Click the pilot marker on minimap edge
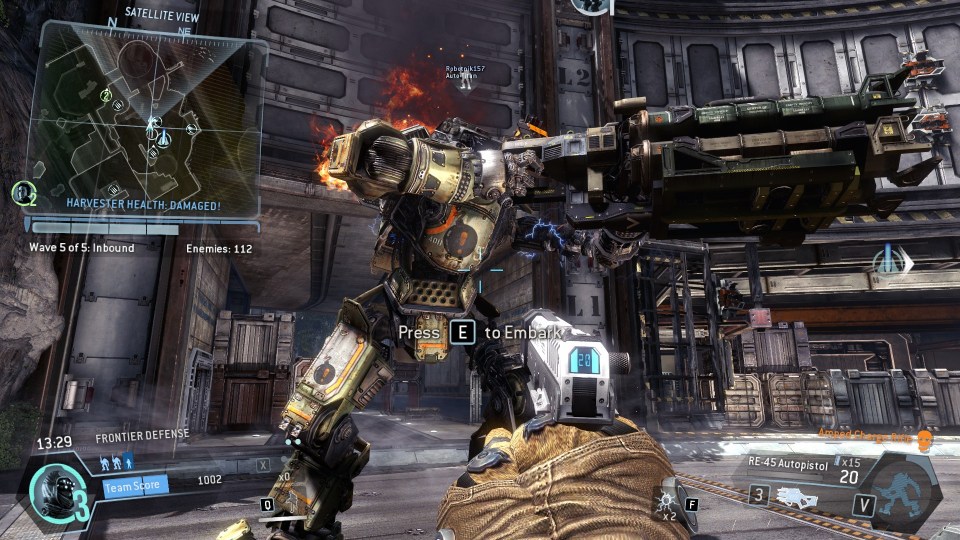Screen dimensions: 960x540 click(x=22, y=192)
